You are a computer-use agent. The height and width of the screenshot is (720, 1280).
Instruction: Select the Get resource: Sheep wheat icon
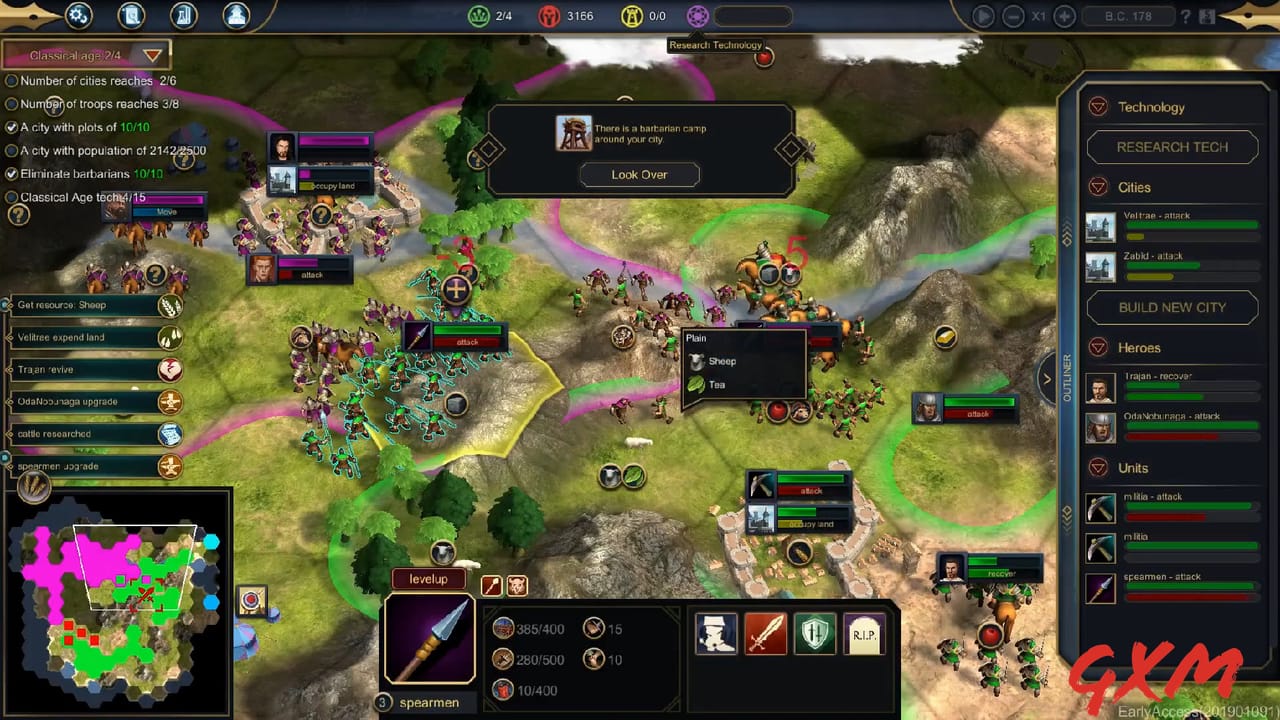pyautogui.click(x=169, y=306)
